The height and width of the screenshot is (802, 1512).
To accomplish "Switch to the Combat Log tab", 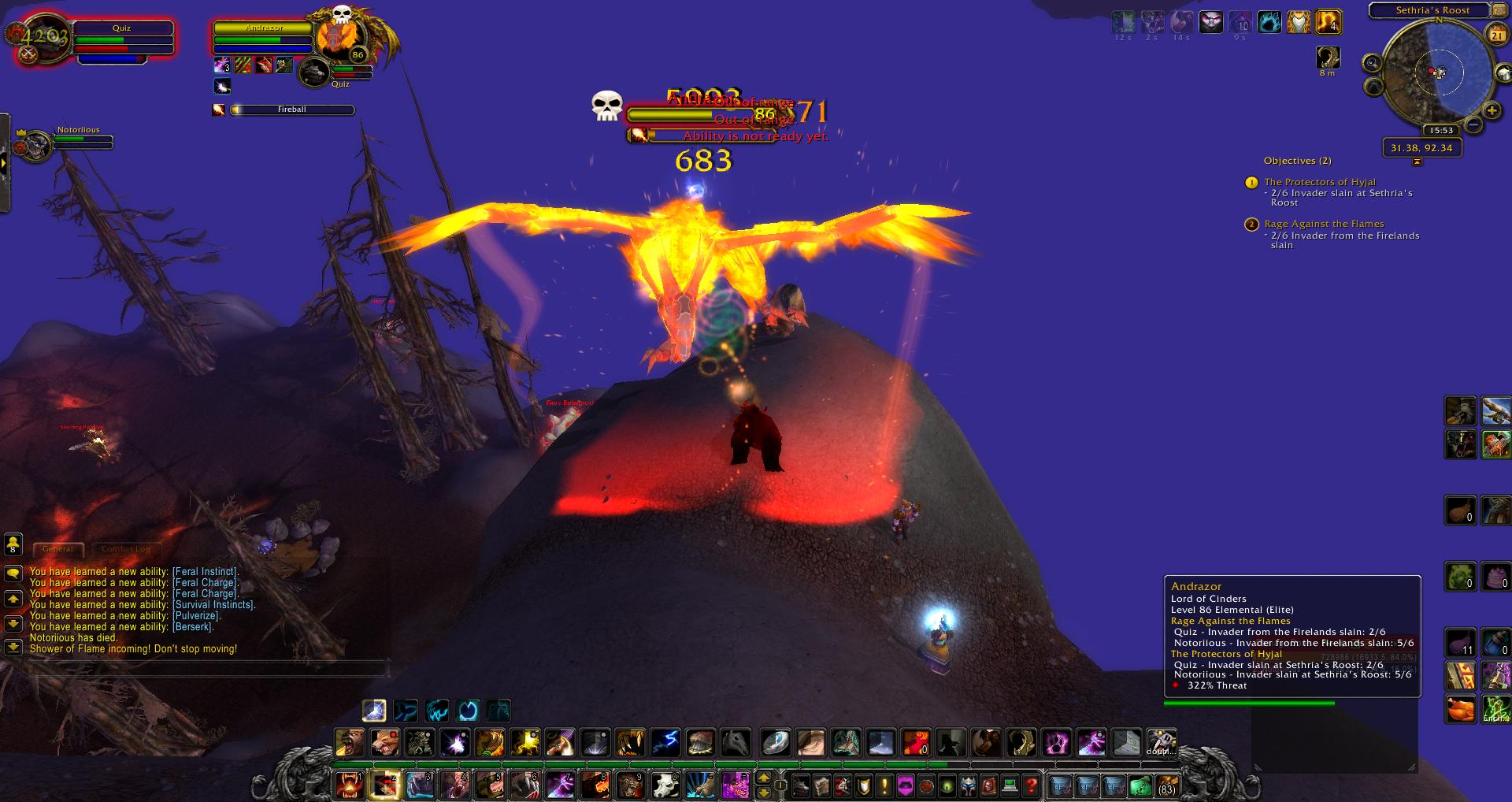I will 125,549.
